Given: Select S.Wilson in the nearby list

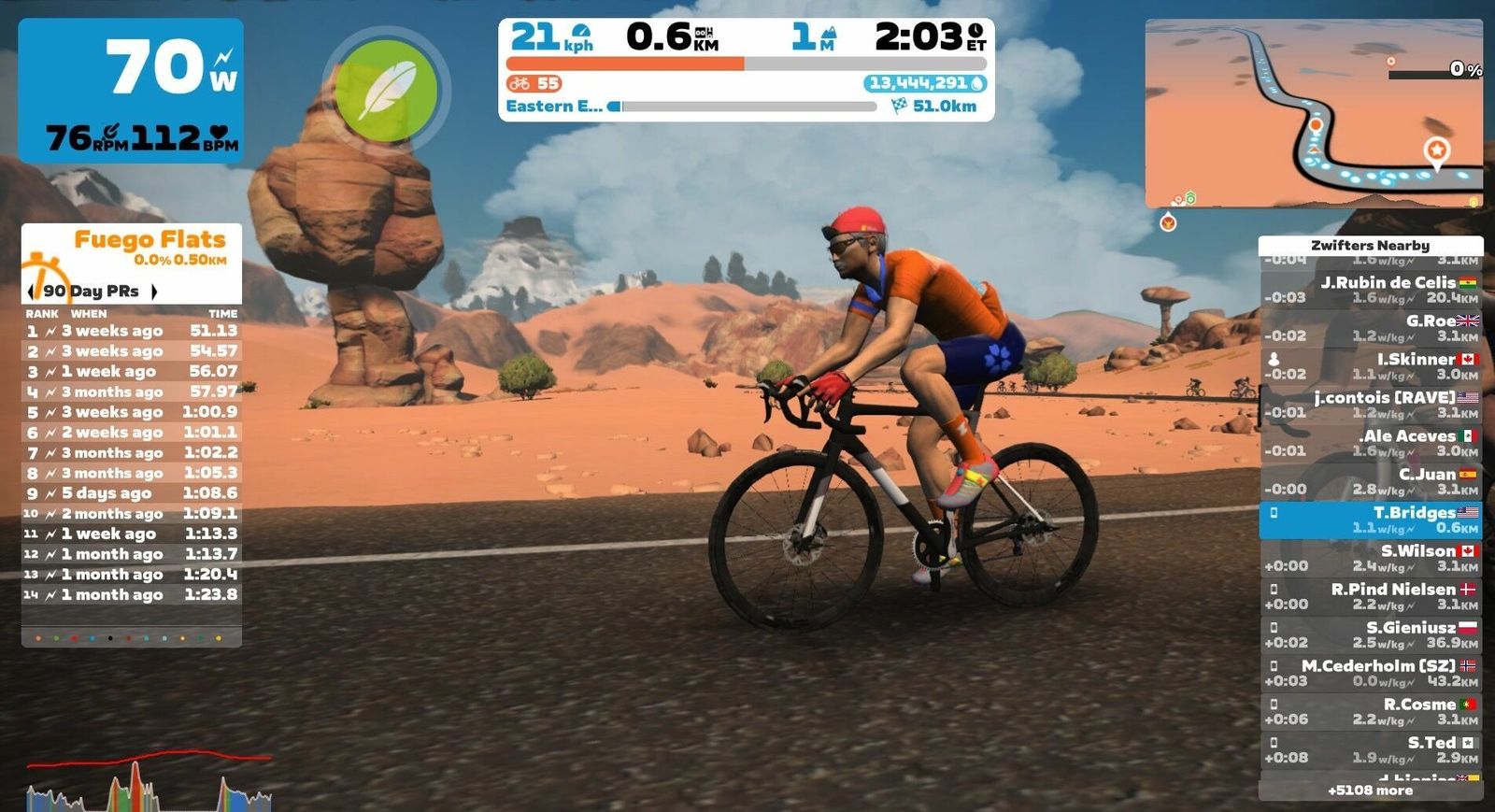Looking at the screenshot, I should (1371, 558).
